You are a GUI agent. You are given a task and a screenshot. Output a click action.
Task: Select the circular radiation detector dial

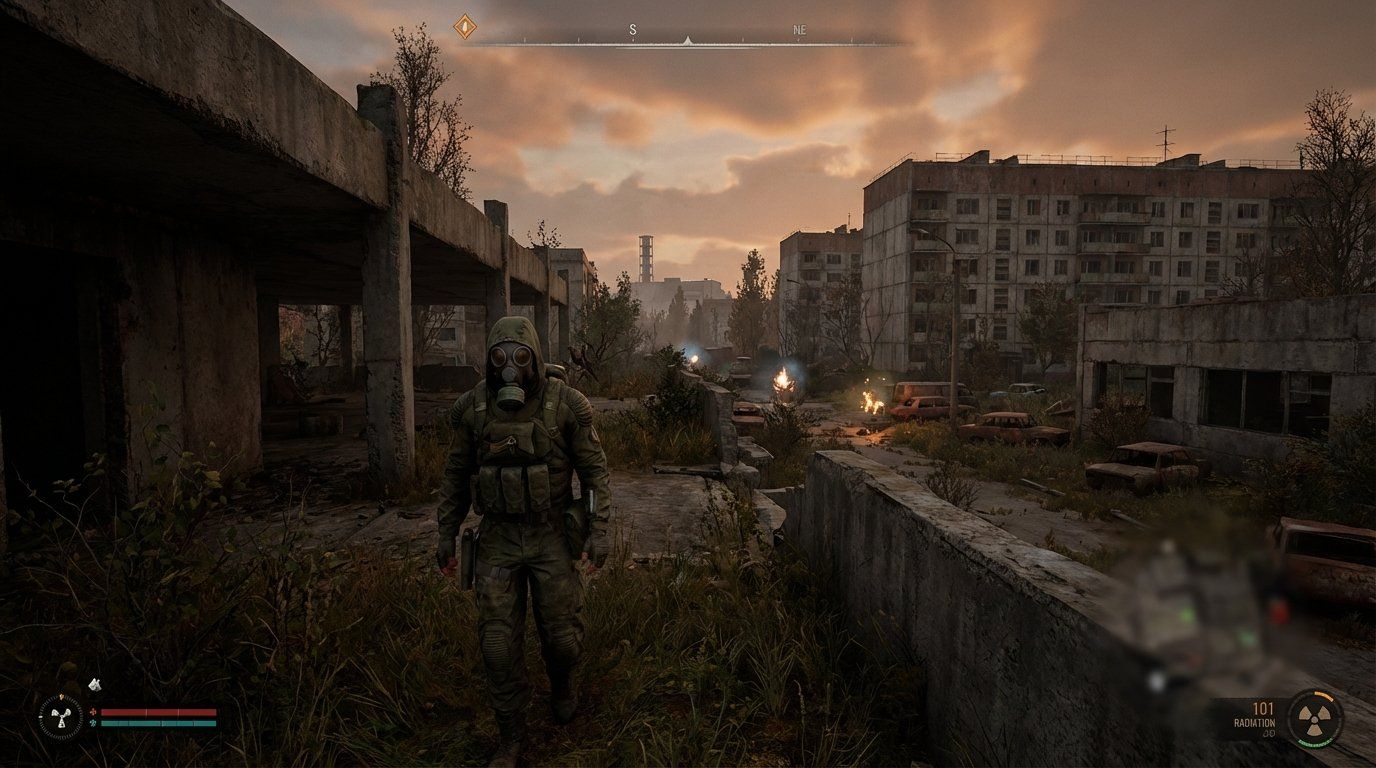(62, 719)
